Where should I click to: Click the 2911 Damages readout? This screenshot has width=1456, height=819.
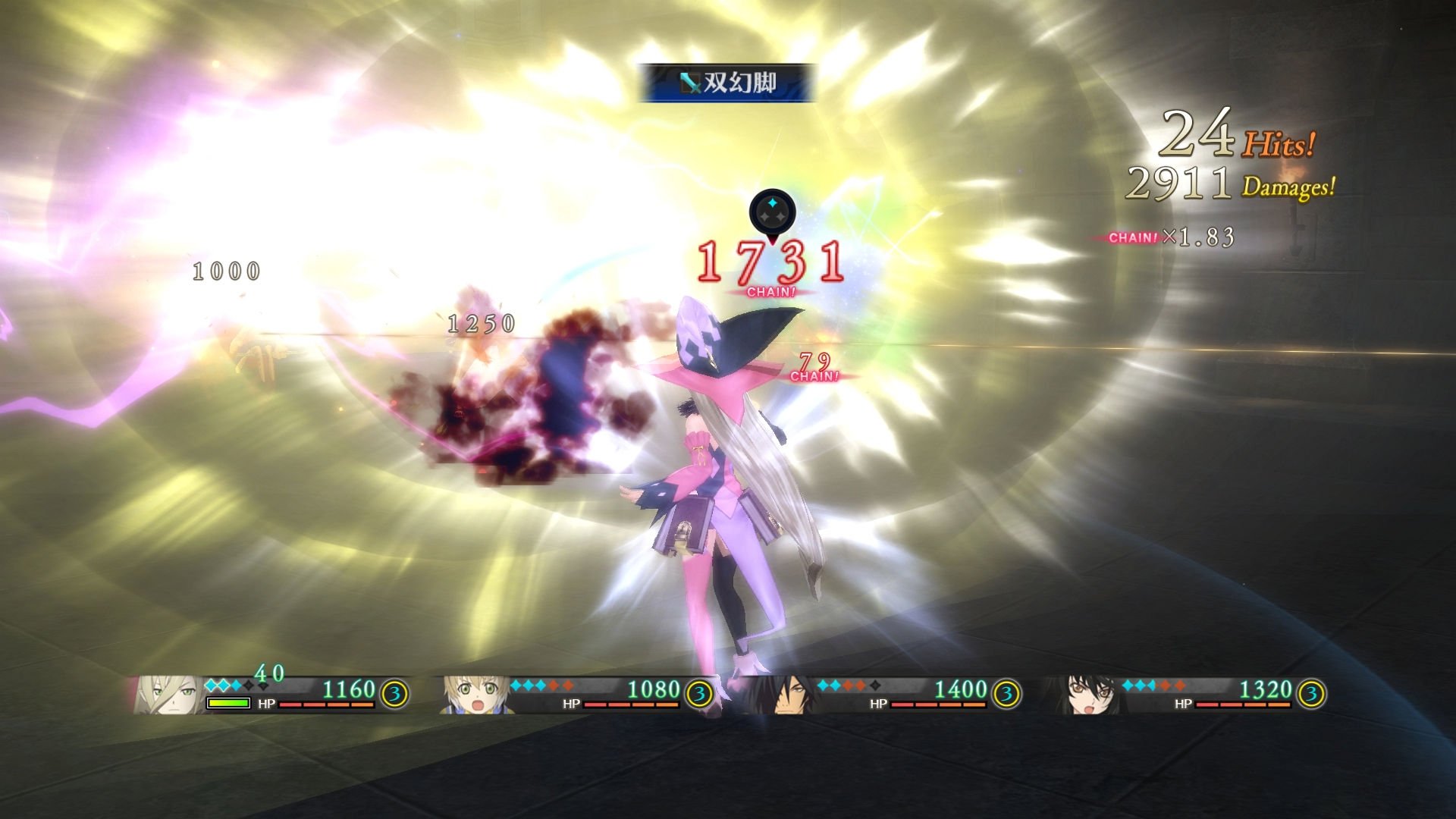click(1227, 184)
